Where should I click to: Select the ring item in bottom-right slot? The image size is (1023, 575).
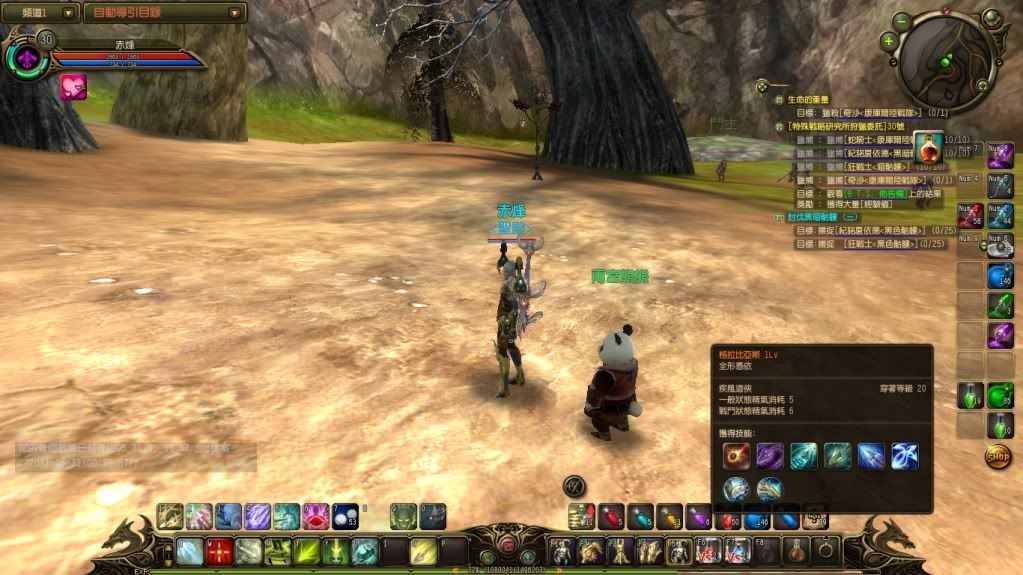point(827,550)
